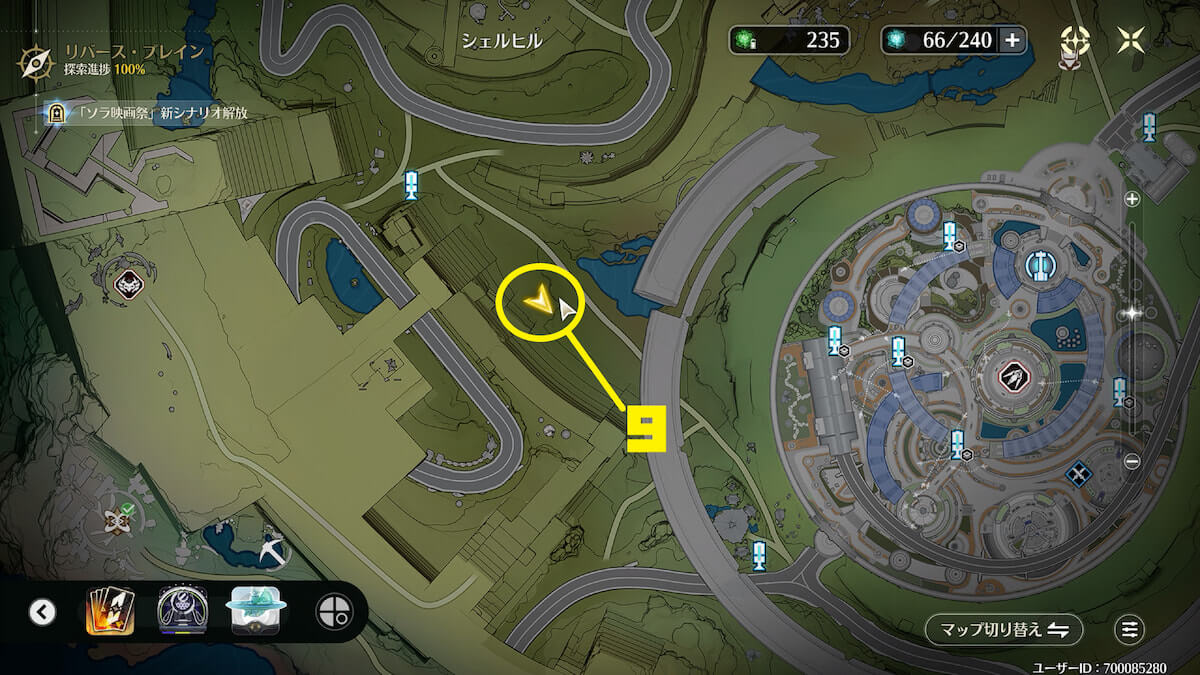1200x675 pixels.
Task: Select the round blue beacon marker in the city
Action: pyautogui.click(x=1041, y=265)
